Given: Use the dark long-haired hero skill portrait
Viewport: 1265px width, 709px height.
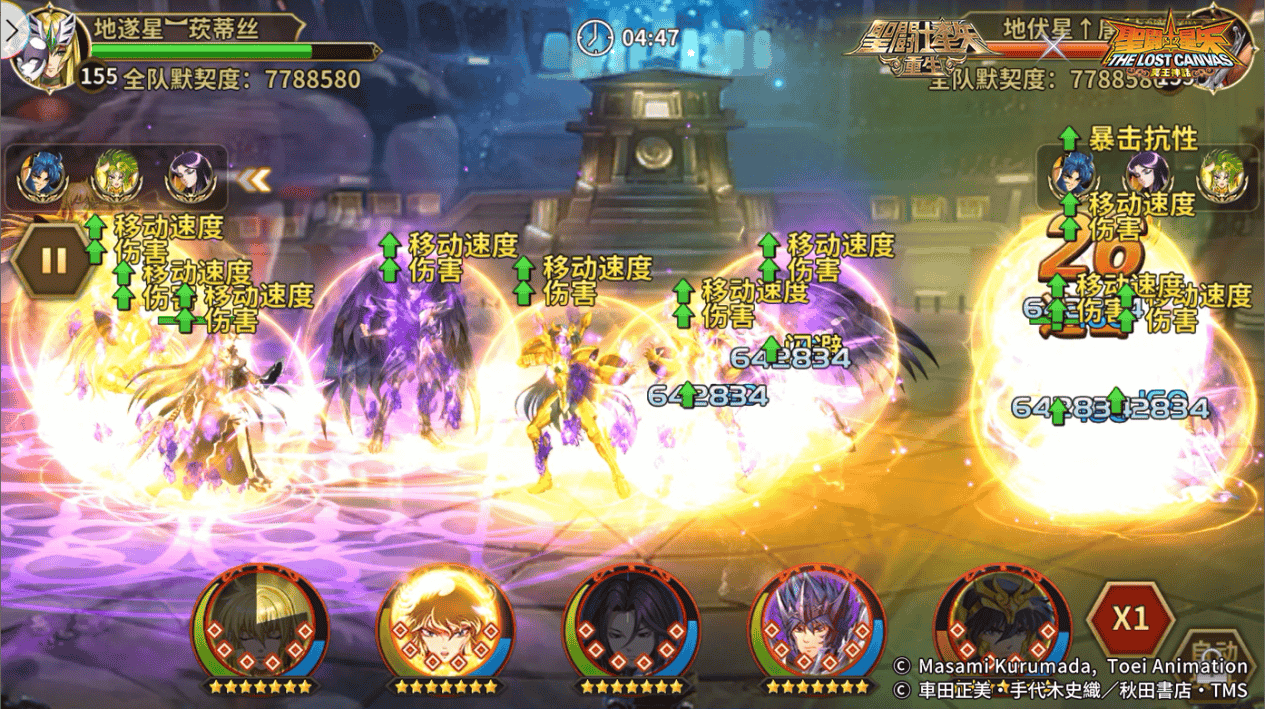Looking at the screenshot, I should pos(631,621).
